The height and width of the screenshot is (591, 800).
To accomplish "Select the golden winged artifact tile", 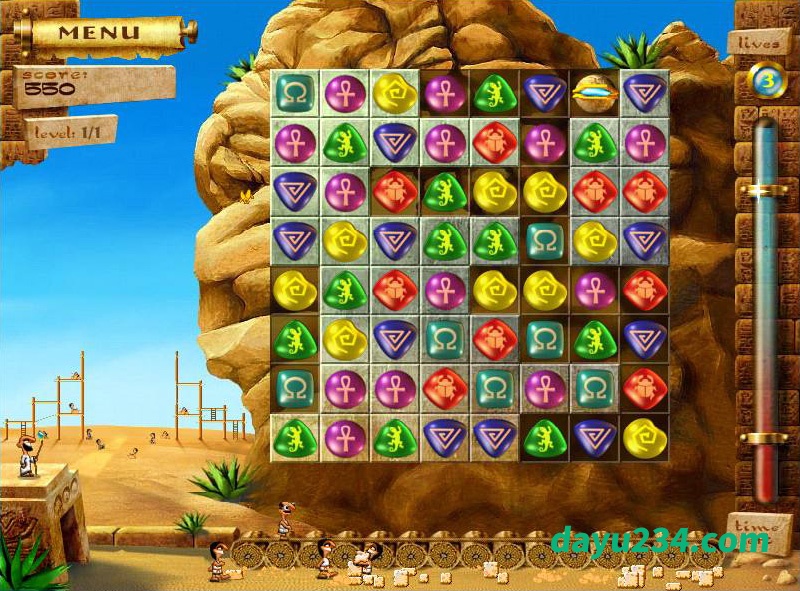I will point(594,92).
